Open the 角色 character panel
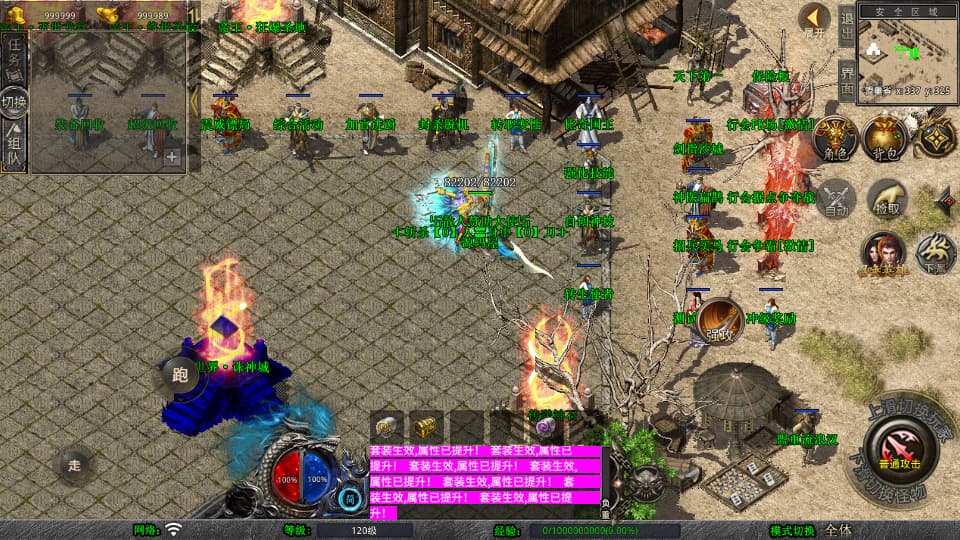 point(835,139)
